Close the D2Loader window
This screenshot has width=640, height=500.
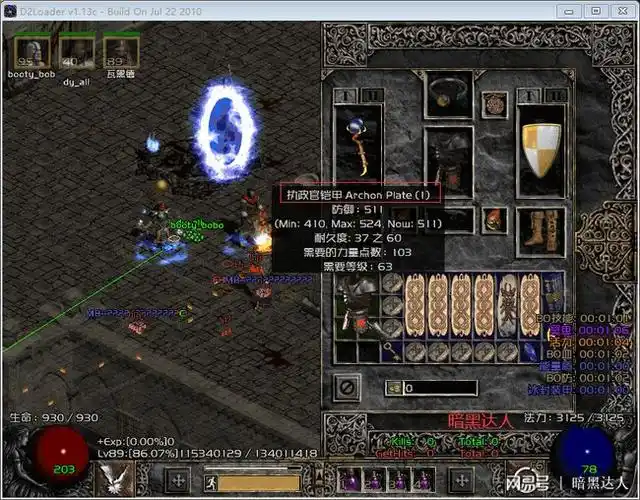[622, 10]
